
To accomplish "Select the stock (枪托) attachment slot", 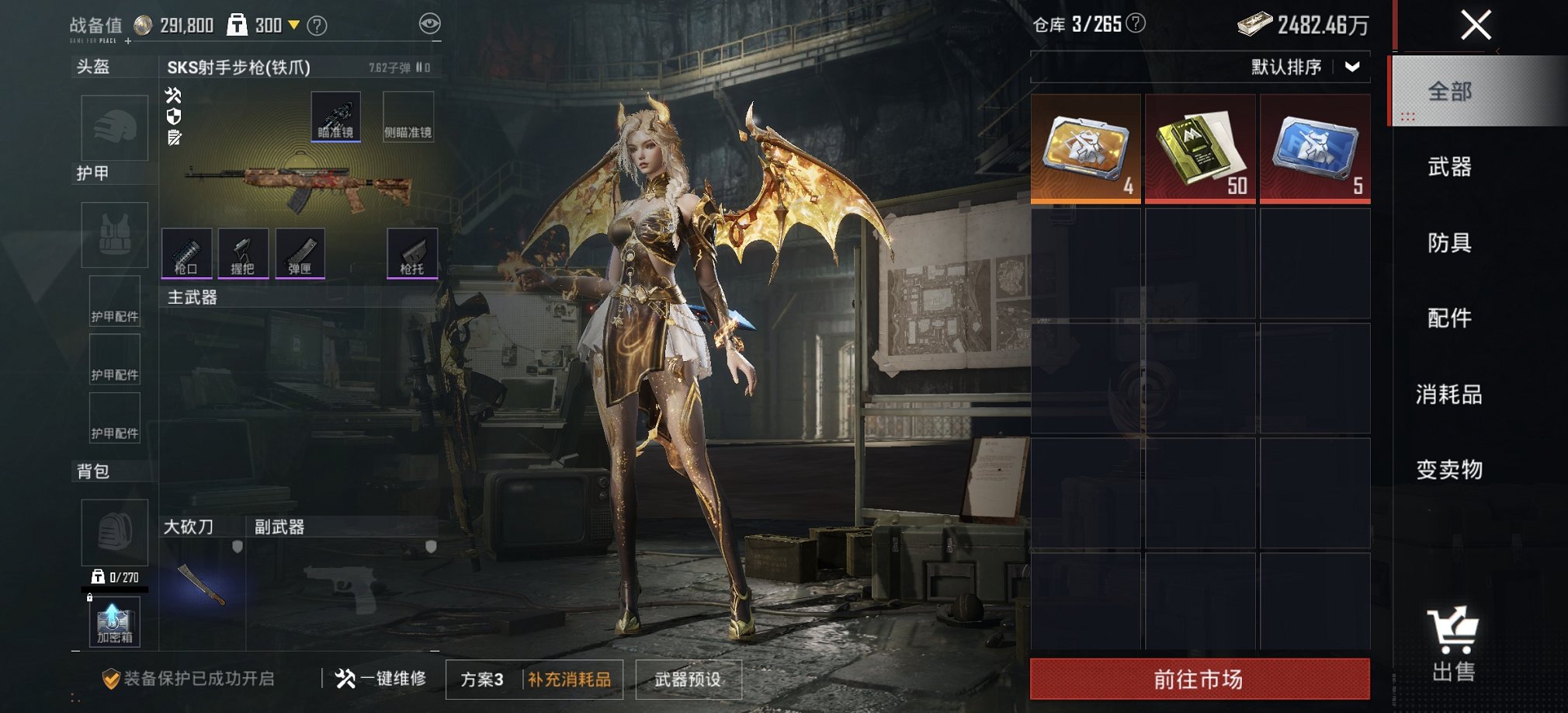I will (x=411, y=252).
